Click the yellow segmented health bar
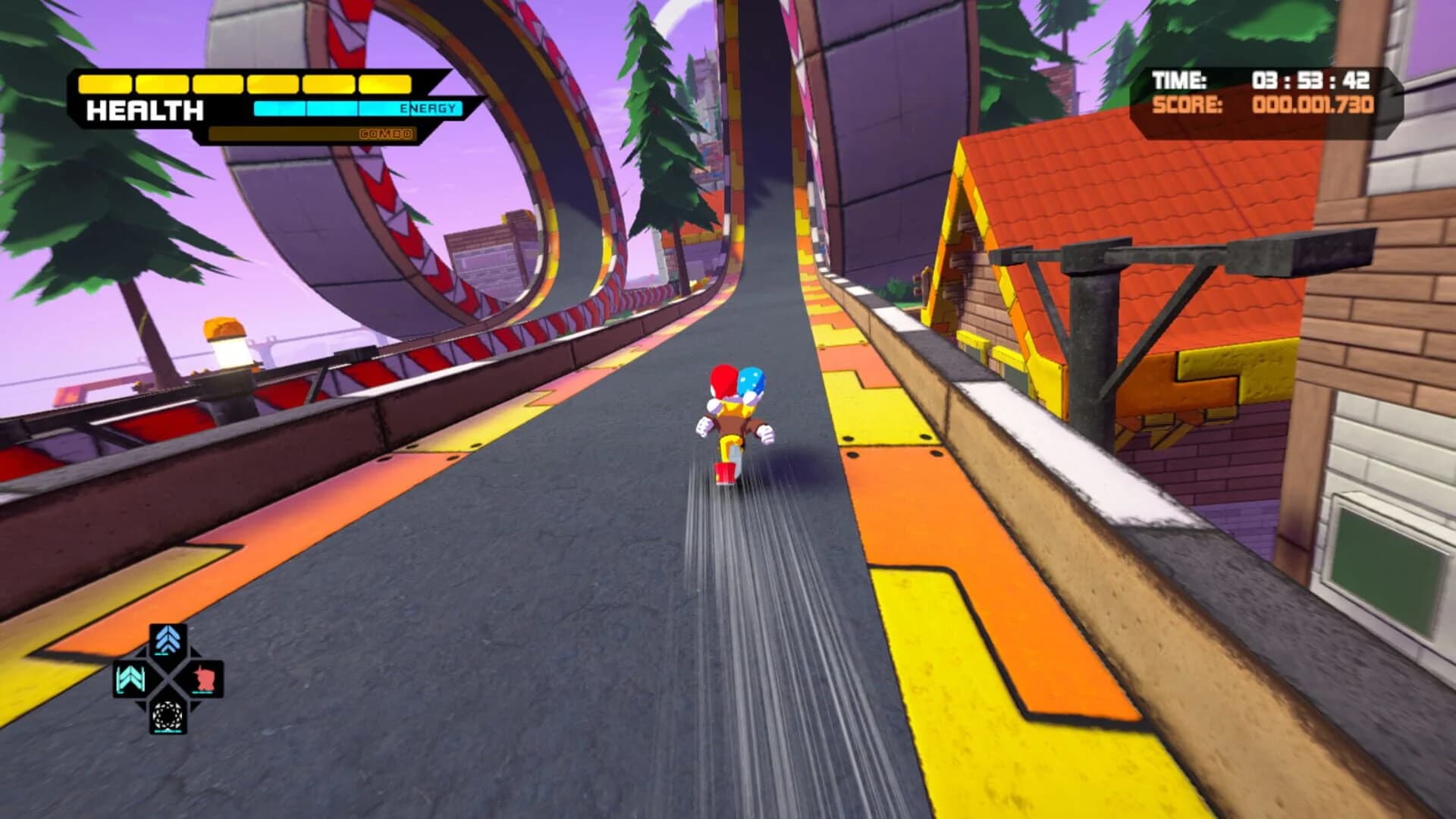The image size is (1456, 819). tap(244, 83)
